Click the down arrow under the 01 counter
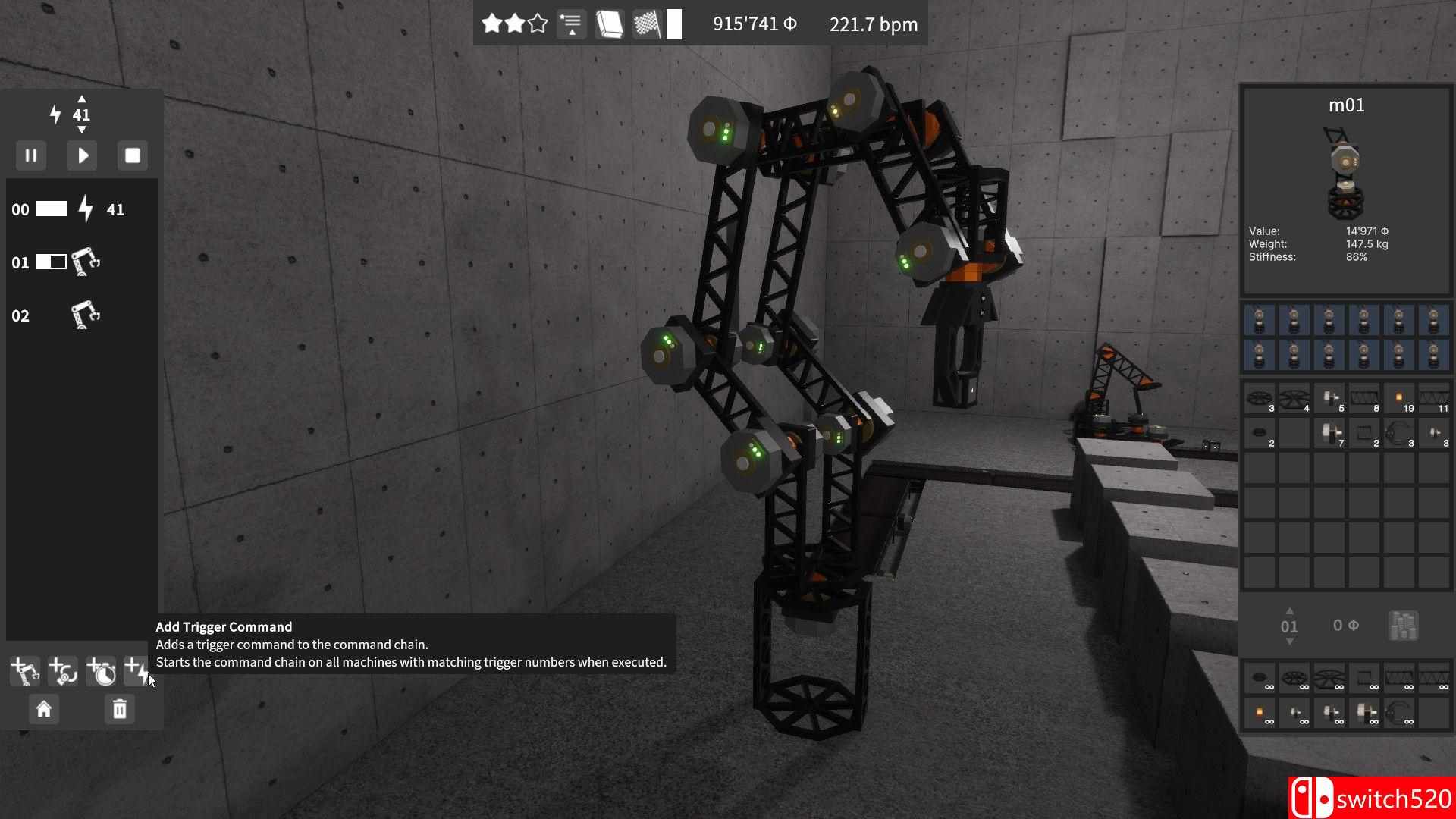Viewport: 1456px width, 819px height. point(1290,642)
